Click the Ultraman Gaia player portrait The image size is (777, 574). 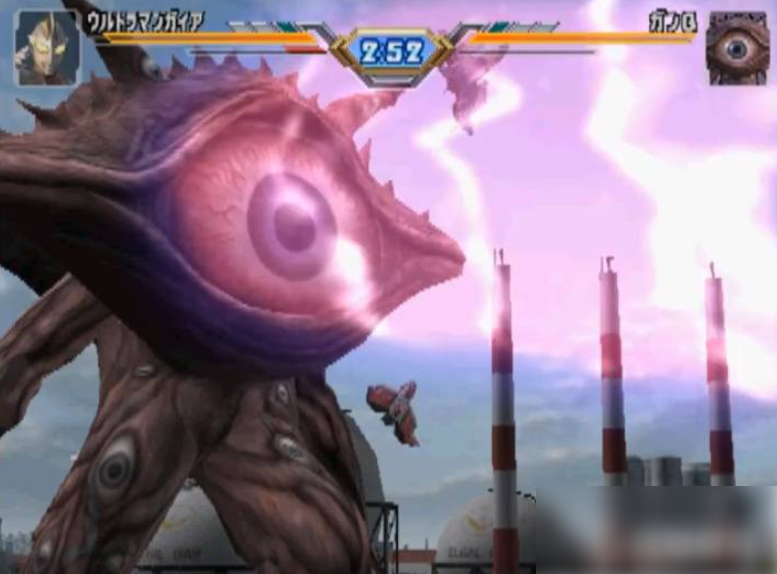pos(46,47)
